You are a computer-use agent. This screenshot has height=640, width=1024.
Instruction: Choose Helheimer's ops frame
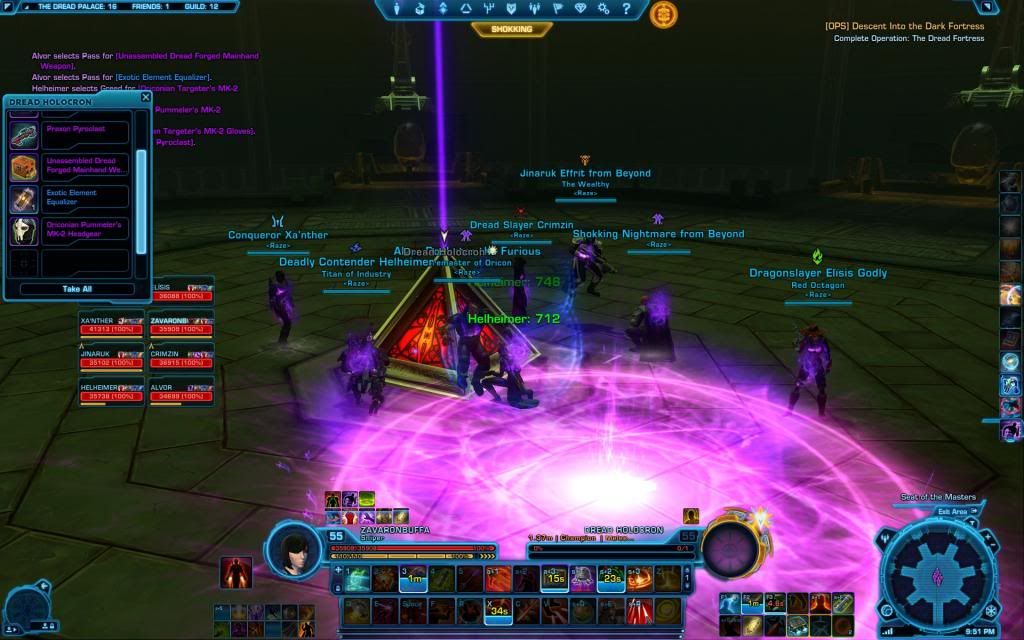[x=111, y=394]
